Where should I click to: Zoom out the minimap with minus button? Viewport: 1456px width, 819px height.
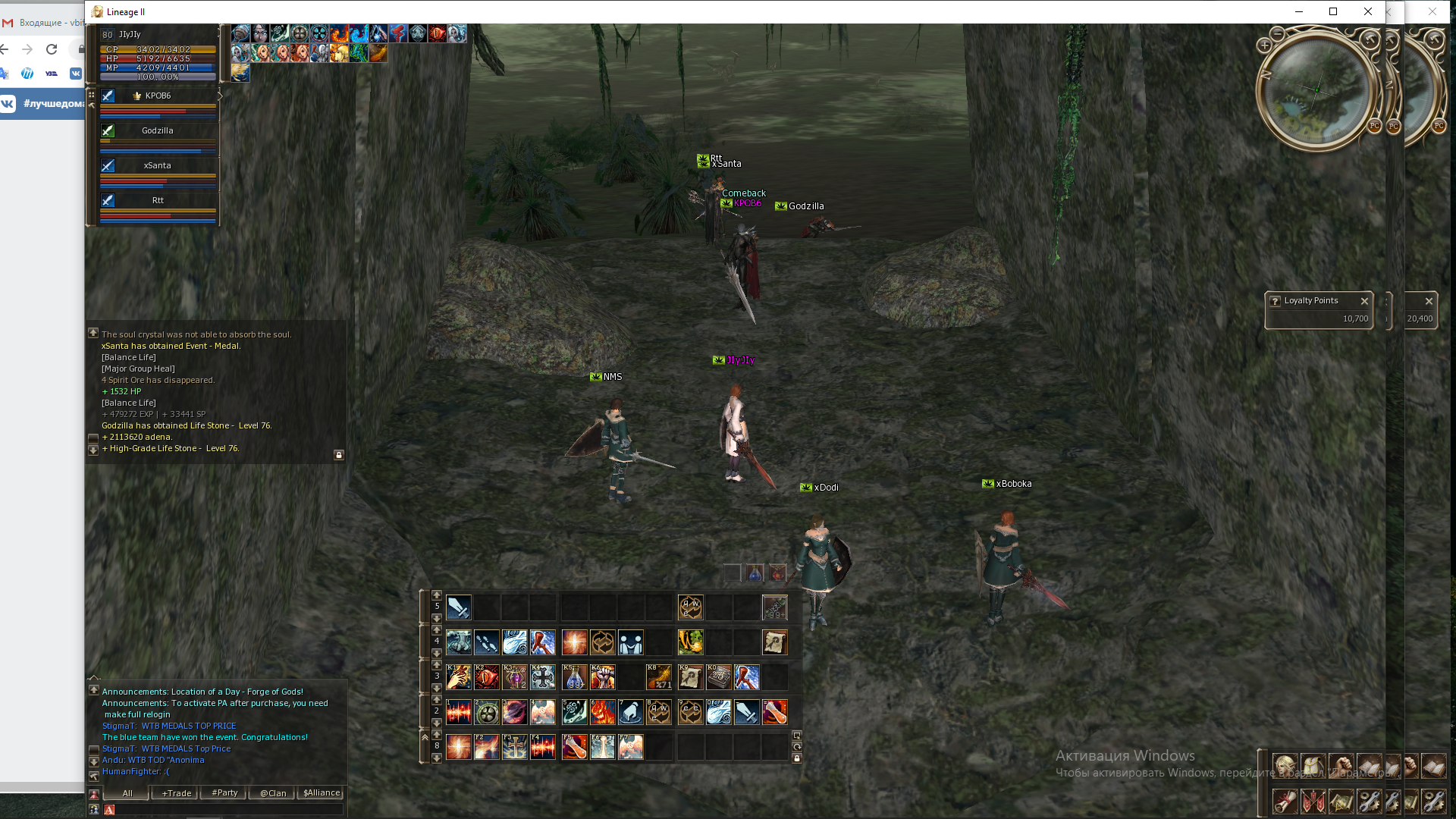click(x=1278, y=34)
